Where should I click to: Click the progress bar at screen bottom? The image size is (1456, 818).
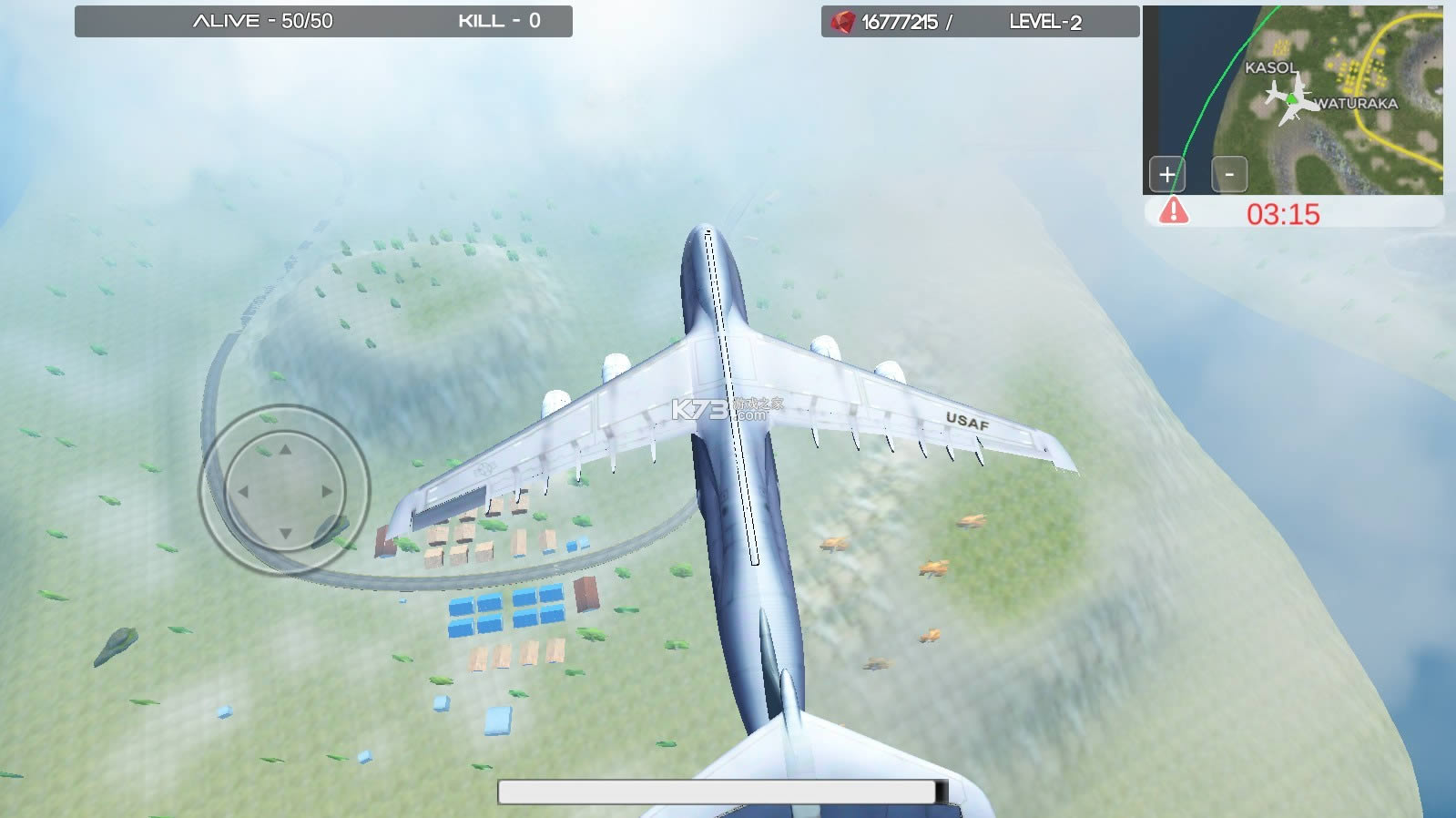724,792
